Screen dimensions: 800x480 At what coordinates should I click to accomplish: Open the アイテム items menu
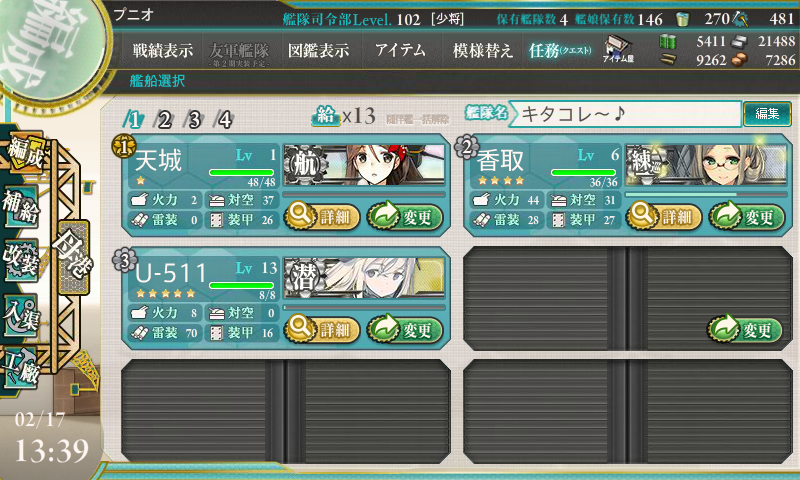[x=400, y=50]
